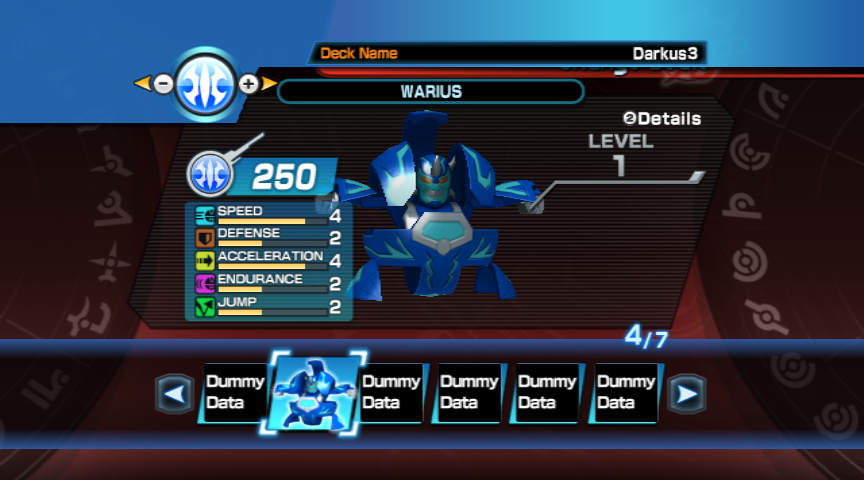Decrease attribute with the minus button
This screenshot has width=864, height=480.
click(x=163, y=84)
